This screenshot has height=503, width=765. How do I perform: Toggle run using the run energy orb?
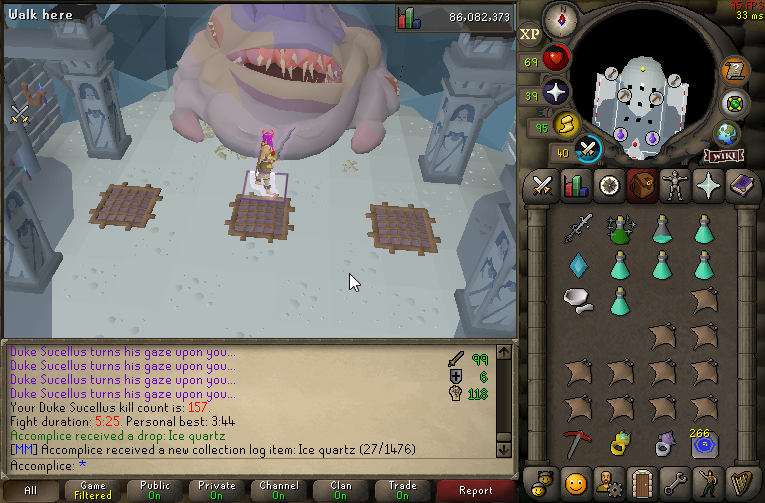click(567, 124)
